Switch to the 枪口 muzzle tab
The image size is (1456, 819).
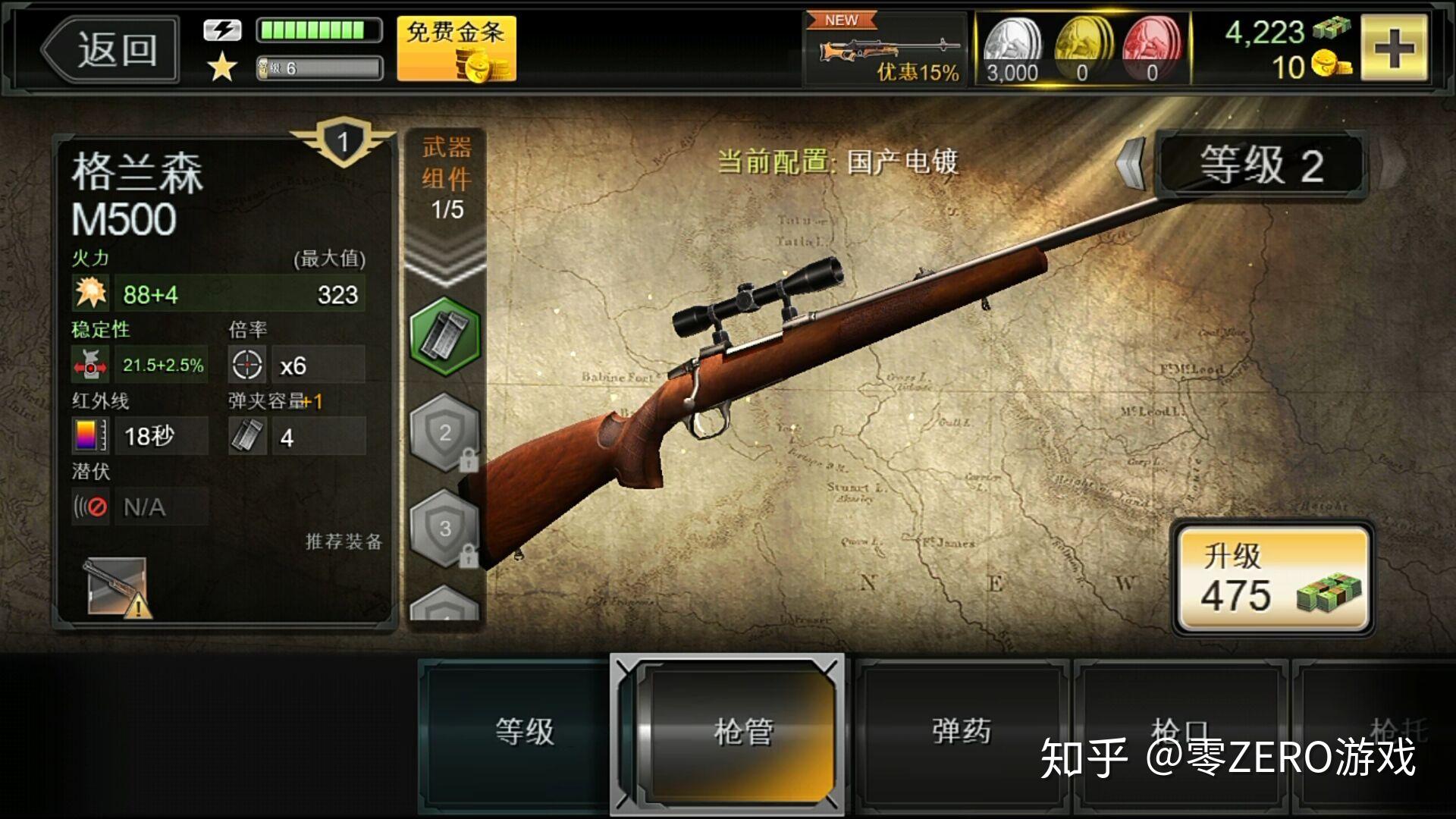pyautogui.click(x=1180, y=730)
